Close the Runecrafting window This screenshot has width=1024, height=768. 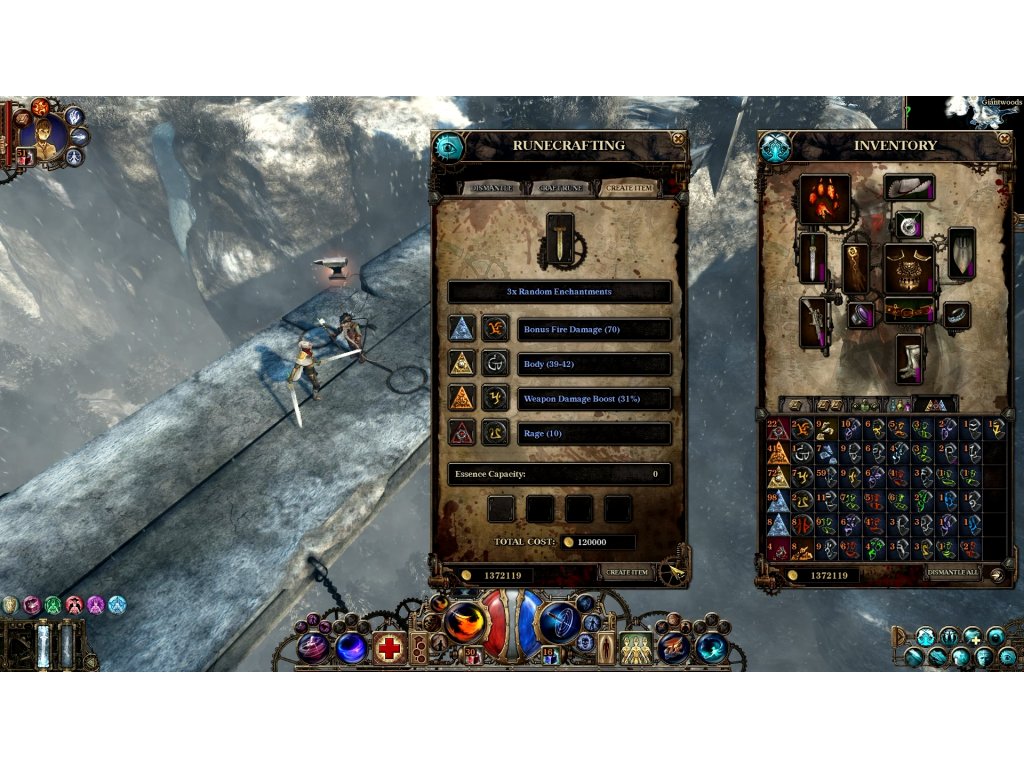[679, 138]
